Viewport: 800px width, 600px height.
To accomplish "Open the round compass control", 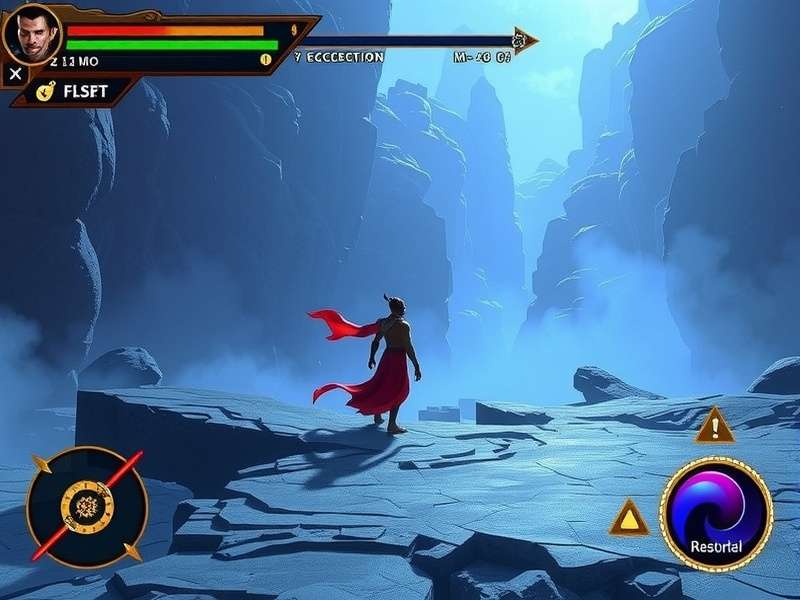I will [x=87, y=505].
